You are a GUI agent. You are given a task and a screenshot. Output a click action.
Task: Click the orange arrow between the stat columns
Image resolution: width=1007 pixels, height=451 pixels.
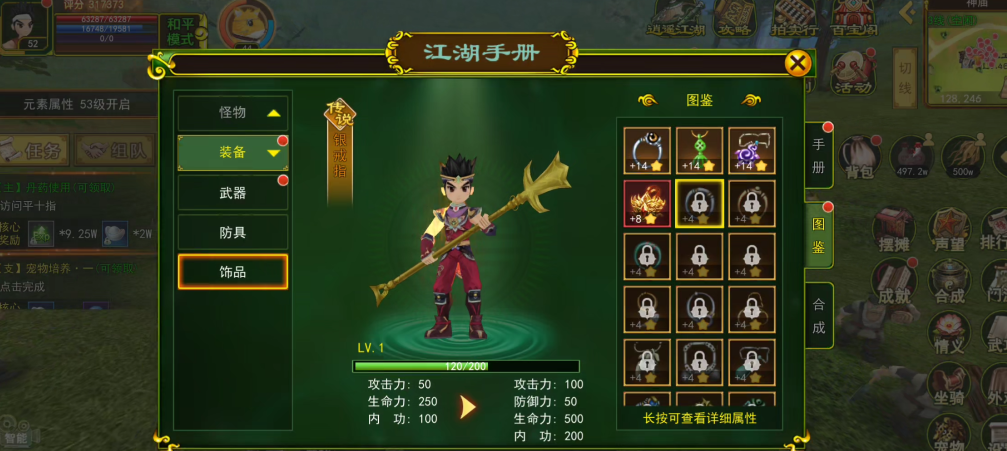pos(467,407)
